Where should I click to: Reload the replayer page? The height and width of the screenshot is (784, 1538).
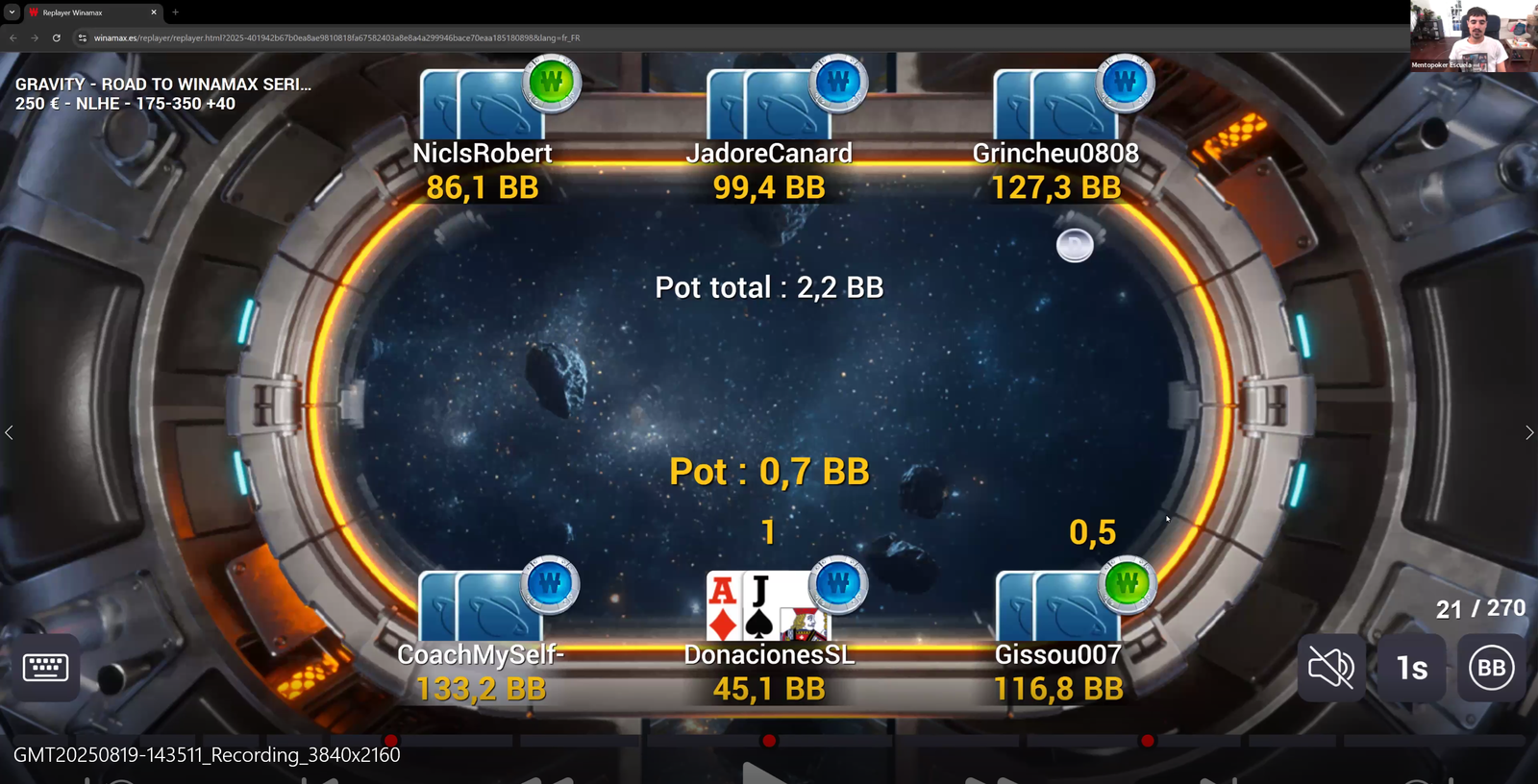click(57, 38)
